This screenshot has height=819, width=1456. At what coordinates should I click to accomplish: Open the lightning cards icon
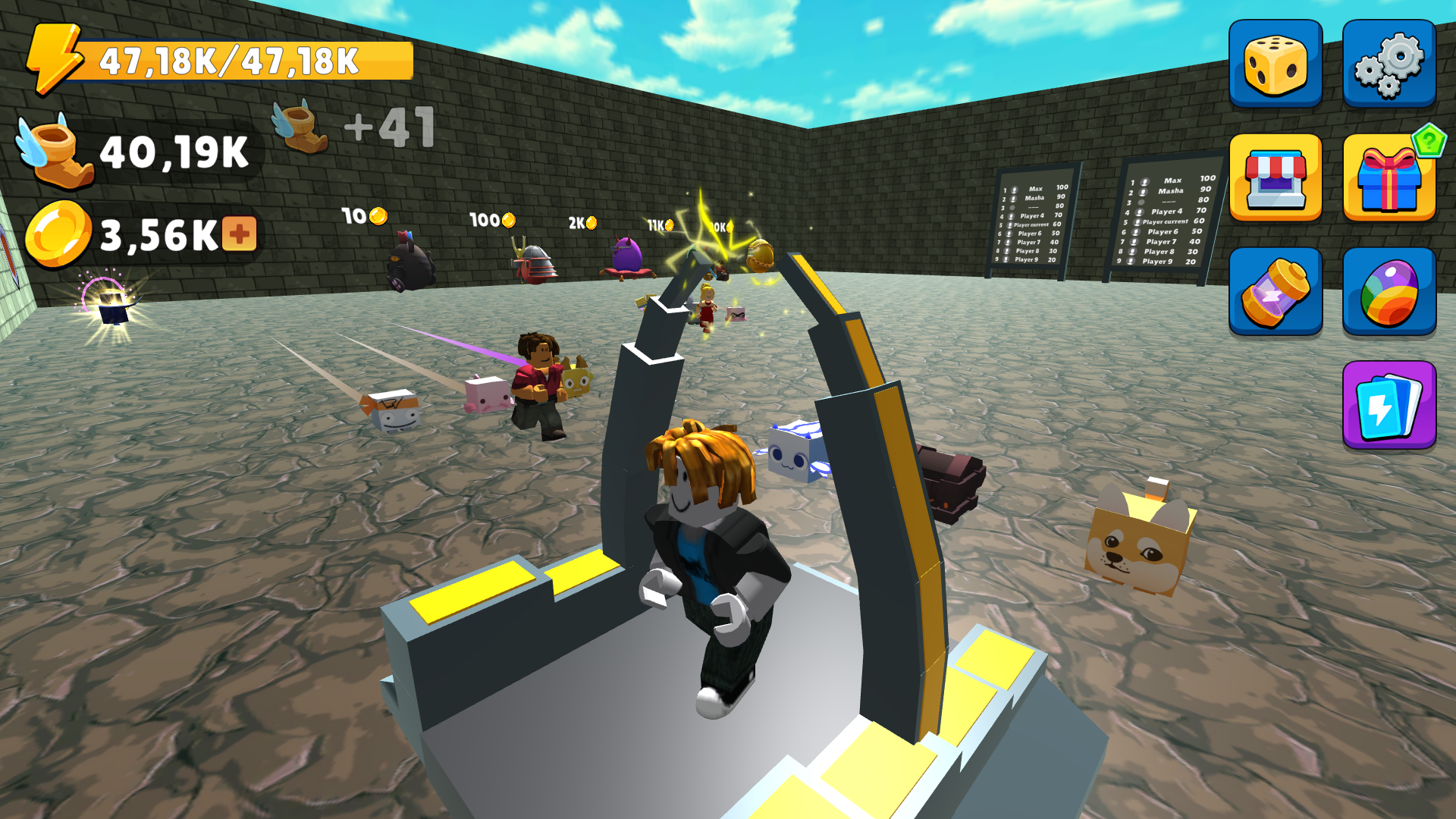point(1388,404)
